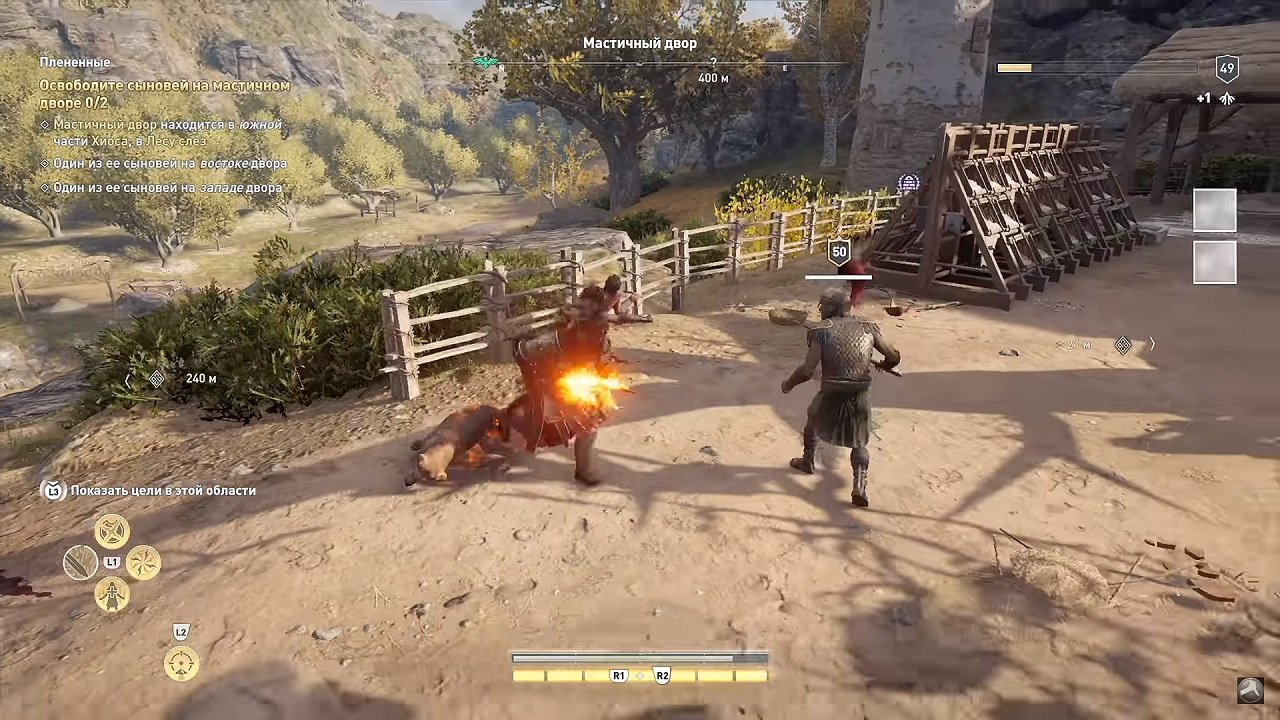Activate the Second Wind healing ability icon
The image size is (1280, 720).
pyautogui.click(x=113, y=596)
